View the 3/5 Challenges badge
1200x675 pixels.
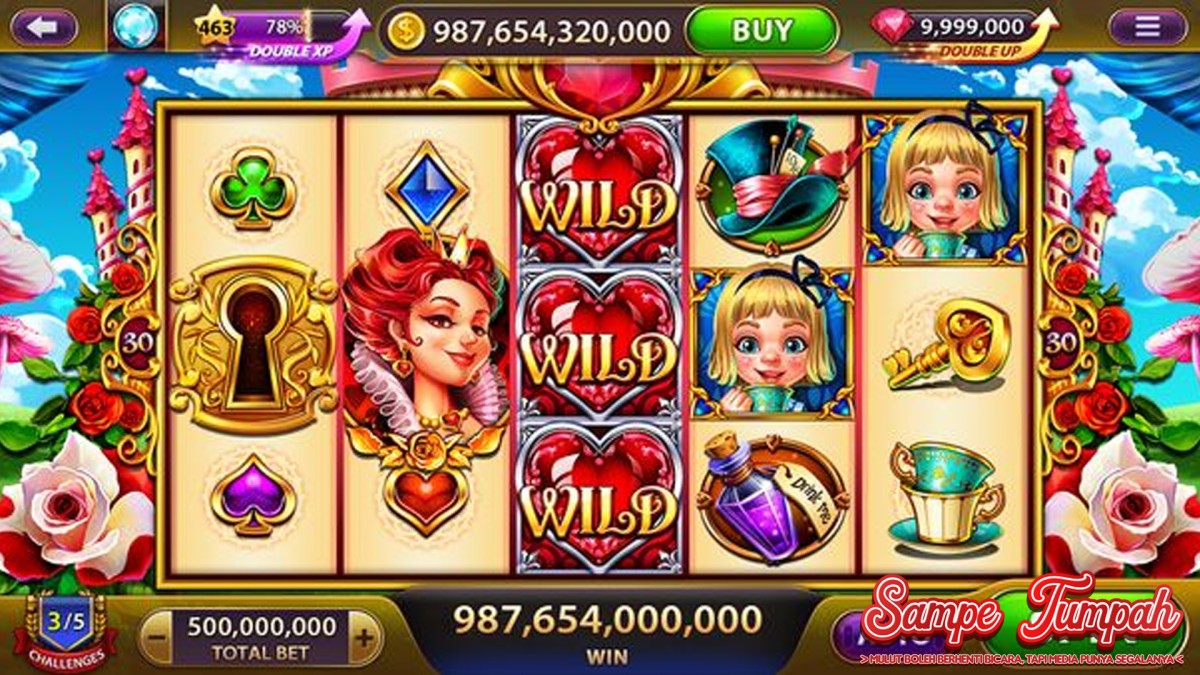click(66, 629)
